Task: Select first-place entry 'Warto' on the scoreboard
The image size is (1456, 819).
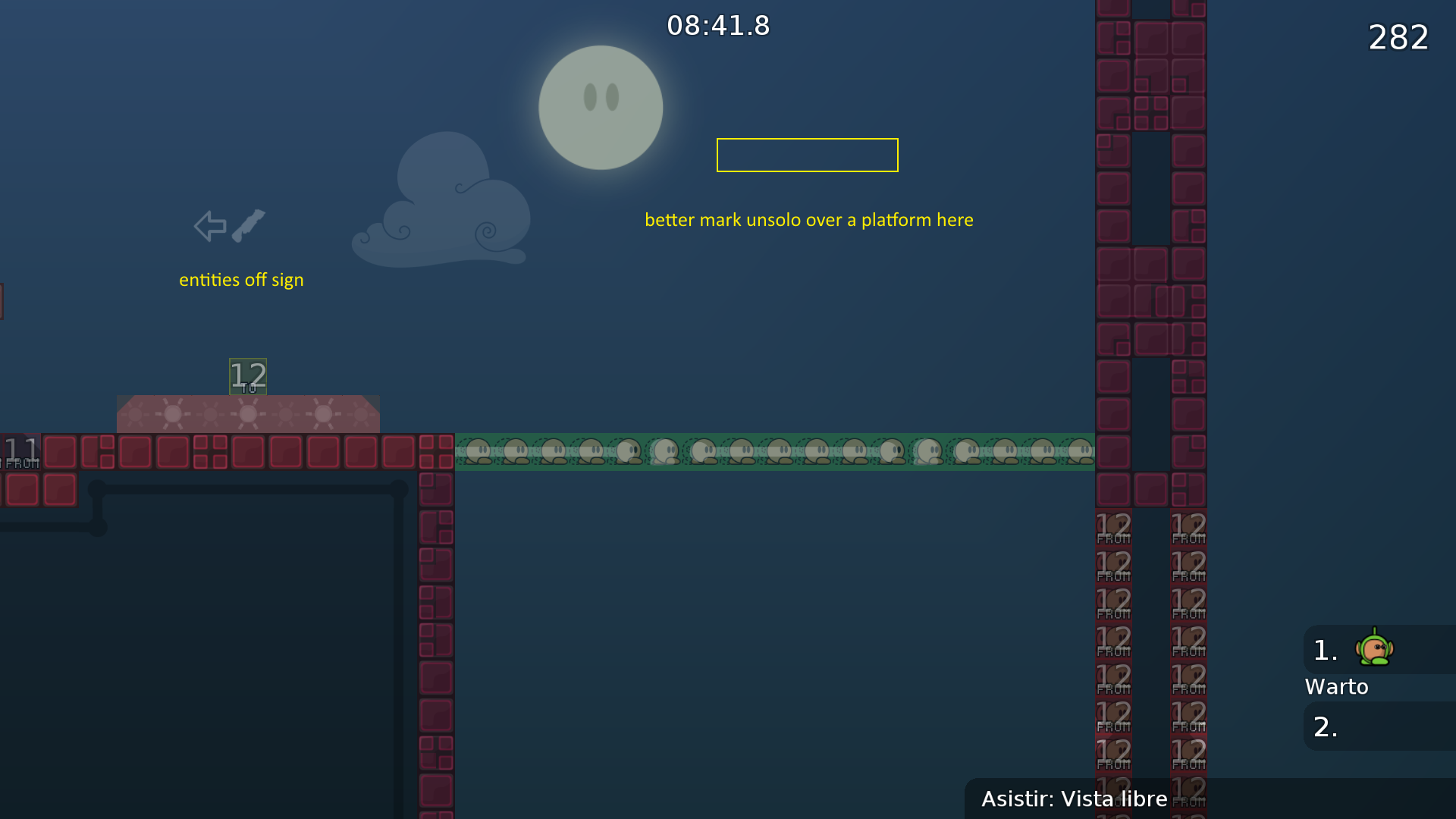Action: [x=1337, y=686]
